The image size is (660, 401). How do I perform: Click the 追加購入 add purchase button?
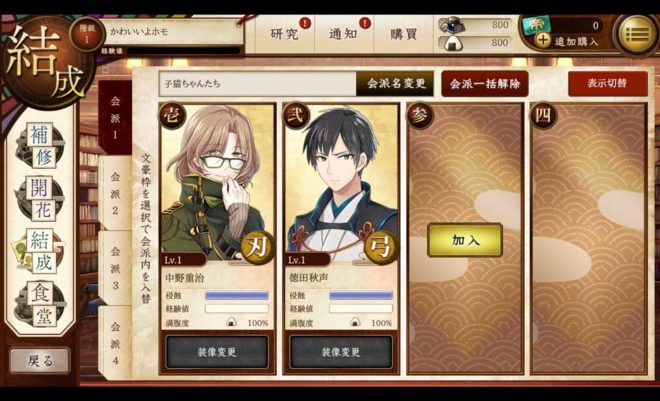click(567, 41)
